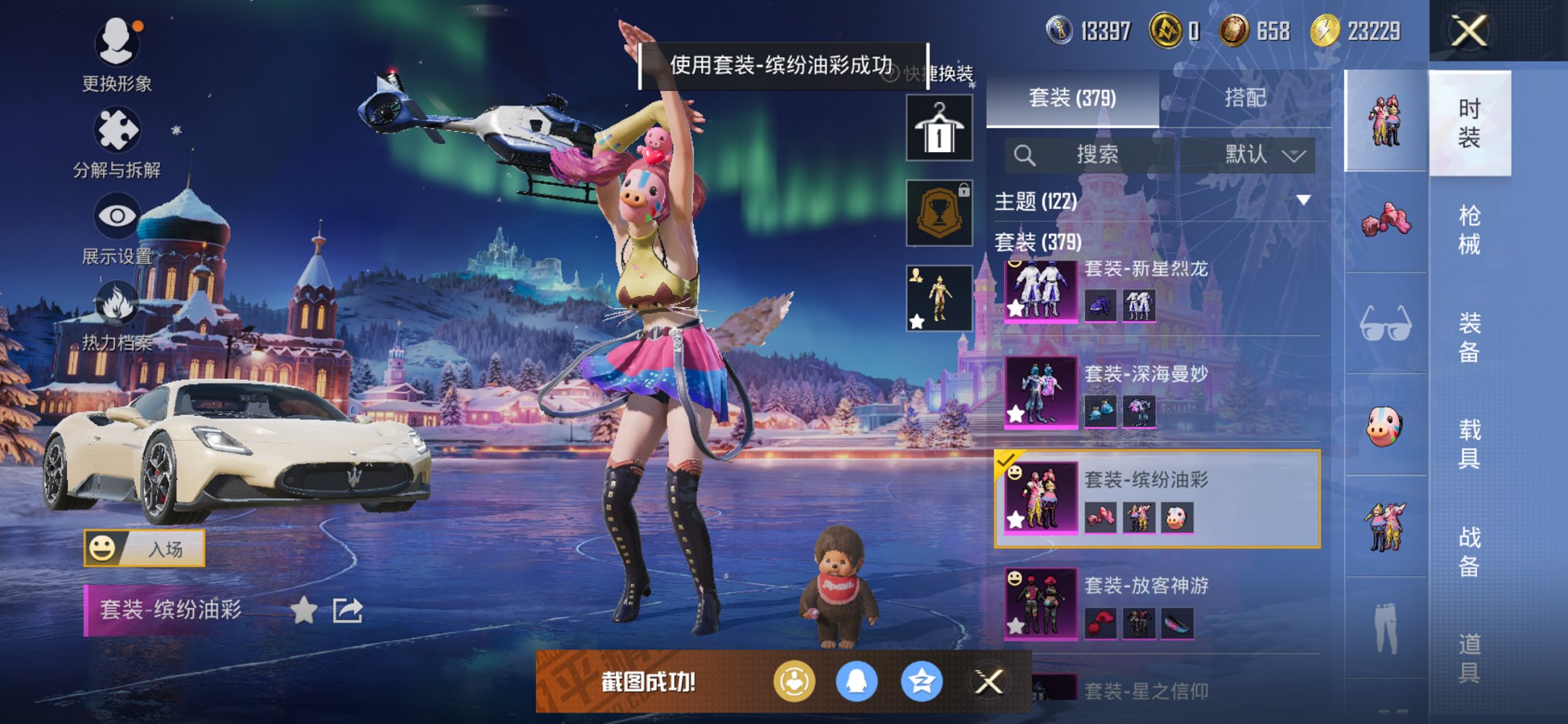Open 展示设置 display settings

click(118, 216)
